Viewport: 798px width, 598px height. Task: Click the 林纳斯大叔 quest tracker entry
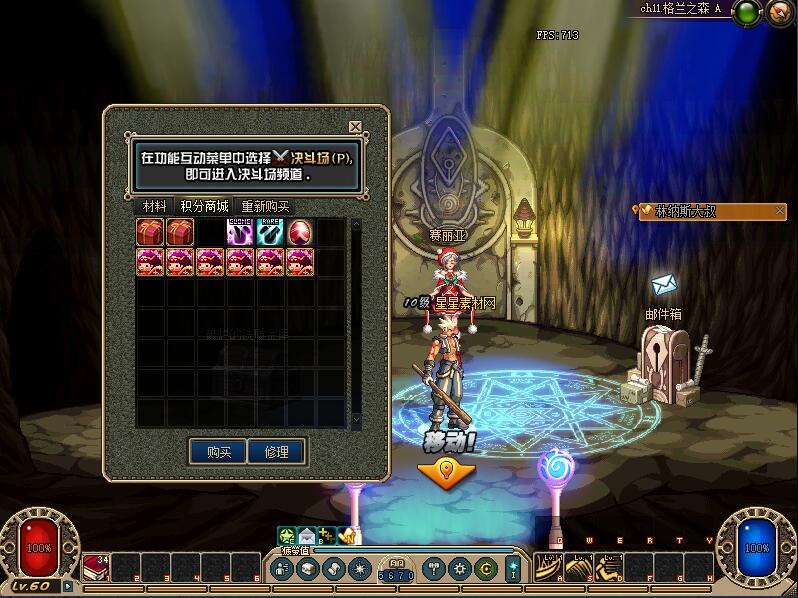point(712,212)
